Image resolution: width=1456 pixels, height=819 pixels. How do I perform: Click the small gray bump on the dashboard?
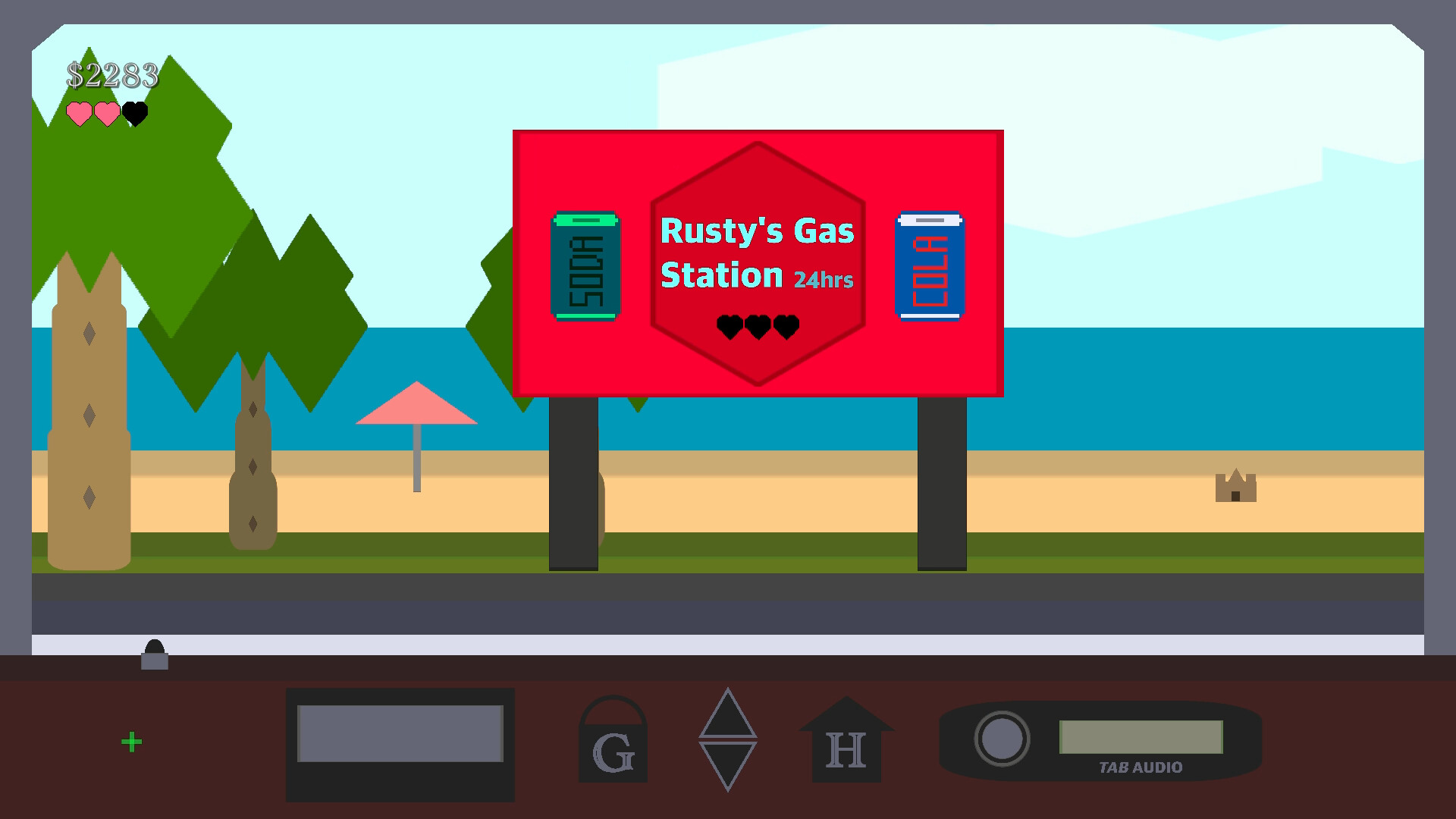[155, 655]
